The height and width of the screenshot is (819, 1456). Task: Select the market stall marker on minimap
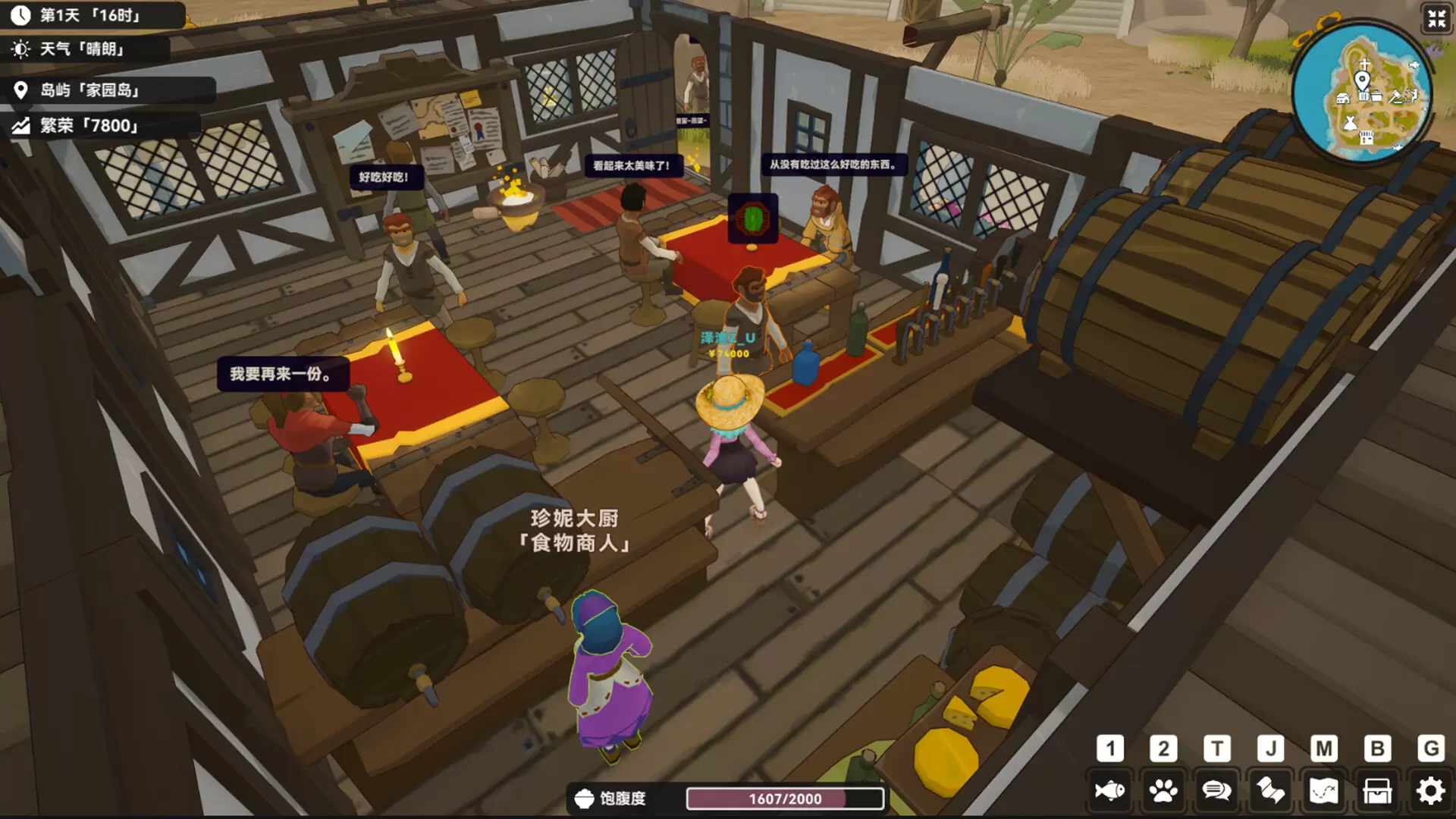[1367, 137]
